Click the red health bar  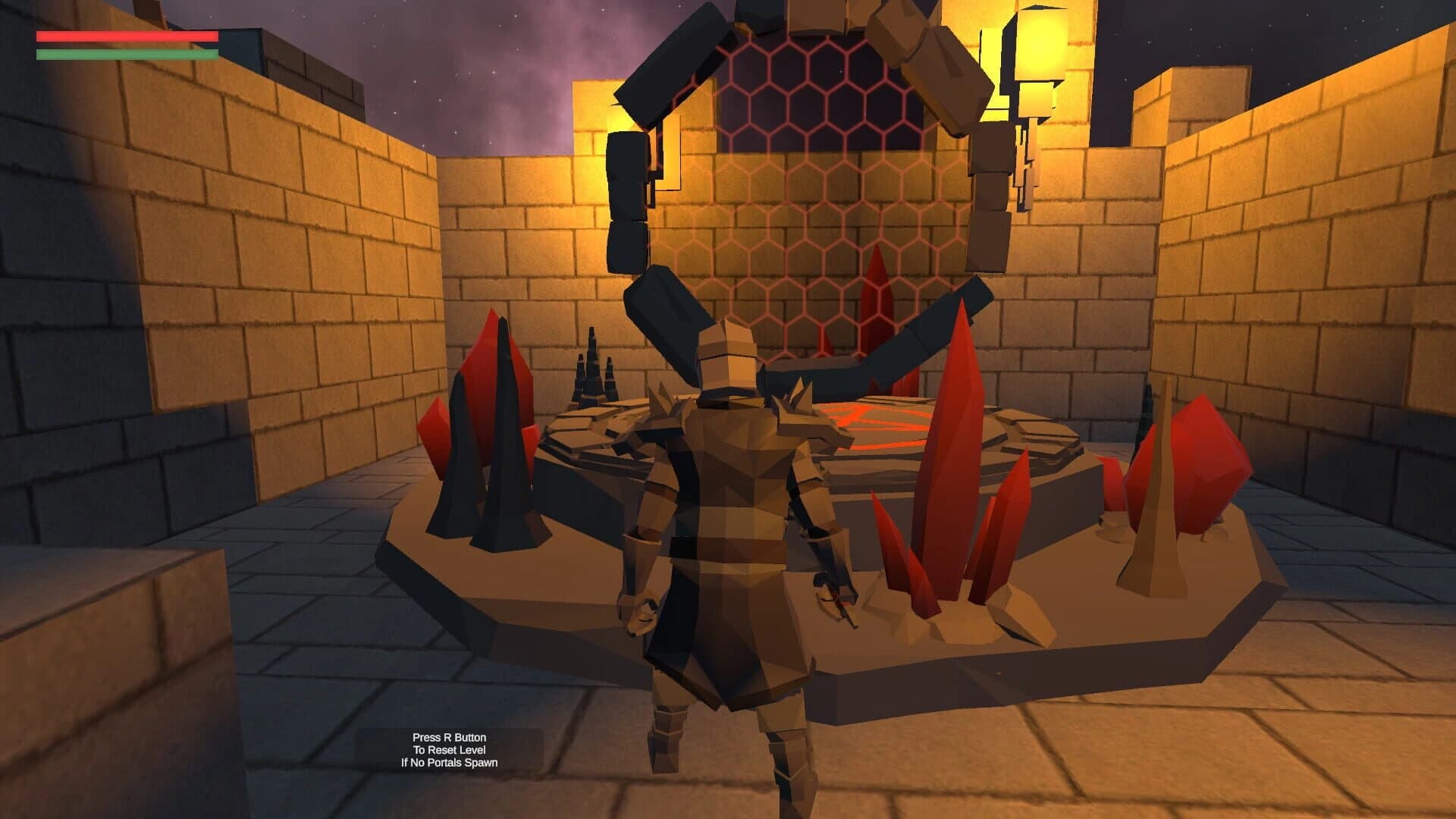[x=125, y=34]
